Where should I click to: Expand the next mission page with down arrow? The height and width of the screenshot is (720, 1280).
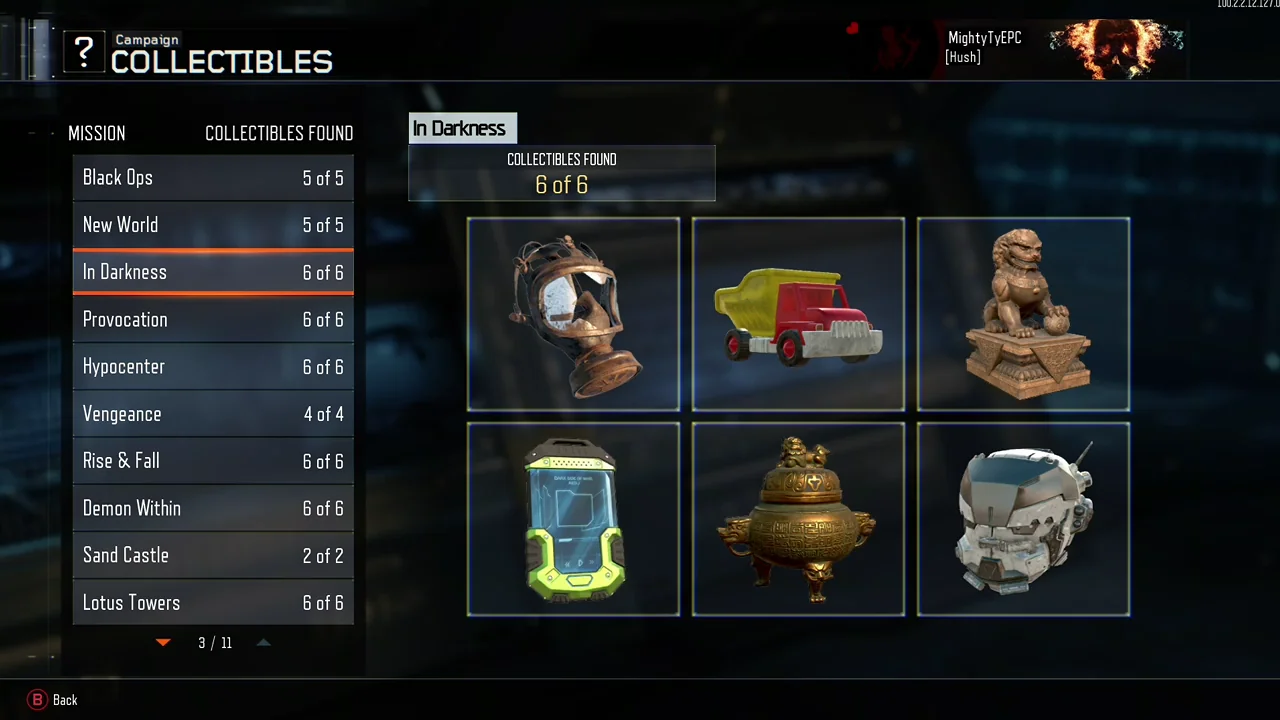(x=163, y=643)
